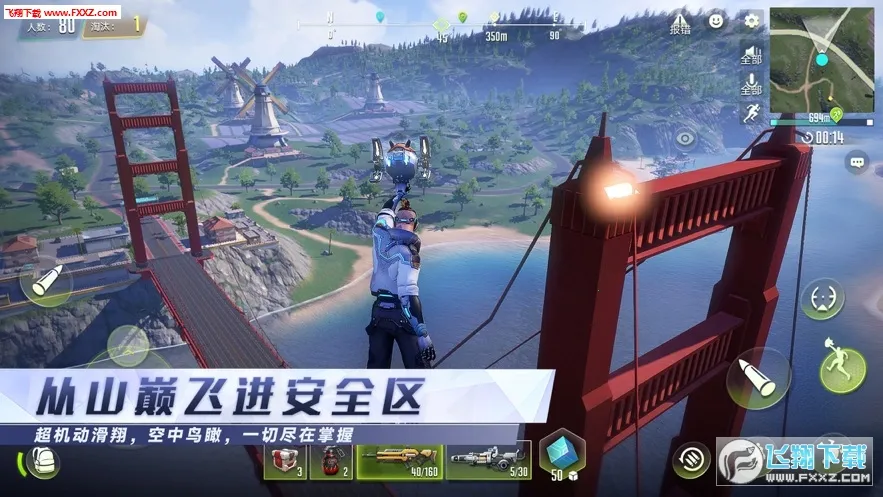Toggle the microphone channel setting
This screenshot has height=497, width=883.
coord(751,84)
